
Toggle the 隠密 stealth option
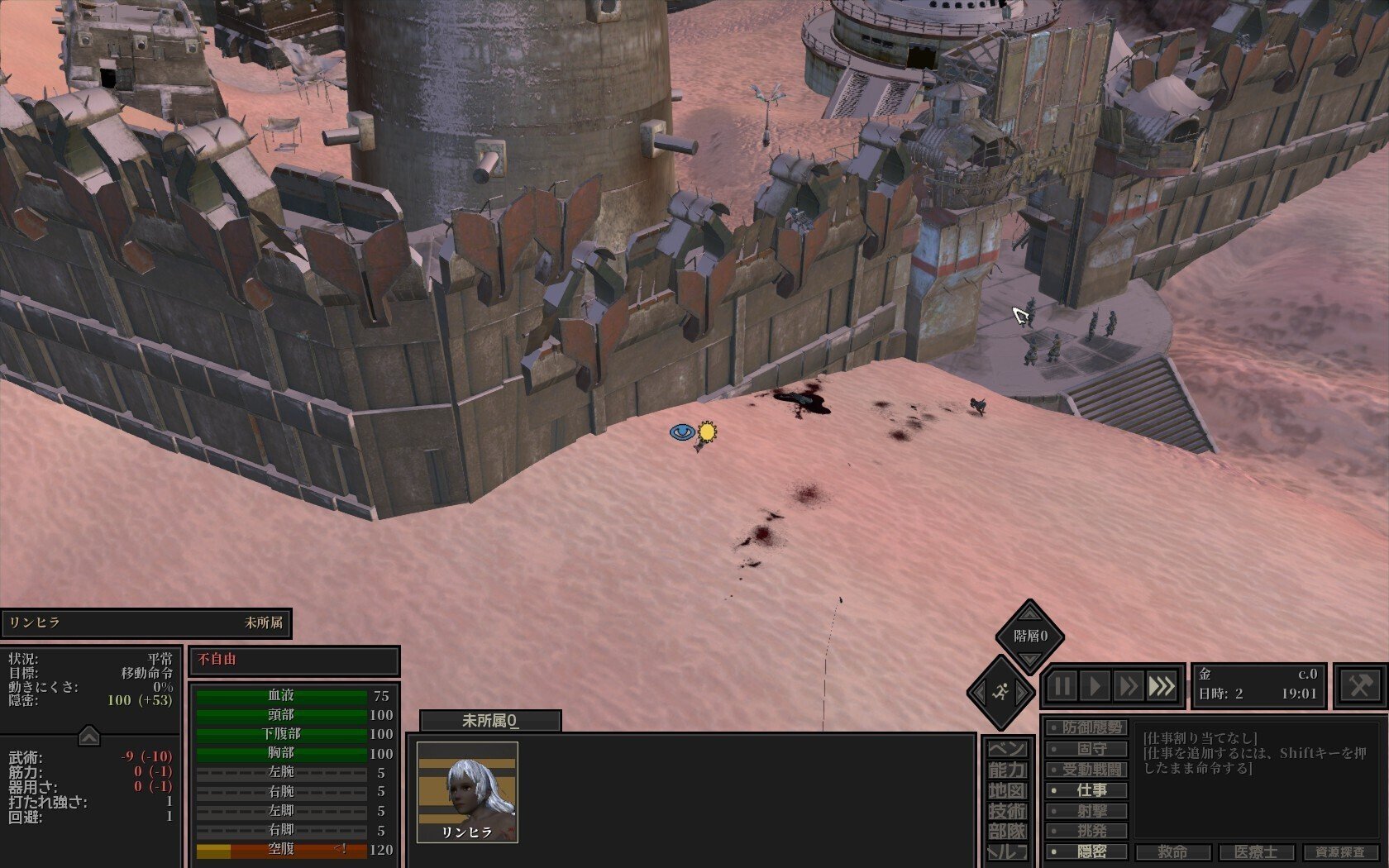coord(1086,851)
